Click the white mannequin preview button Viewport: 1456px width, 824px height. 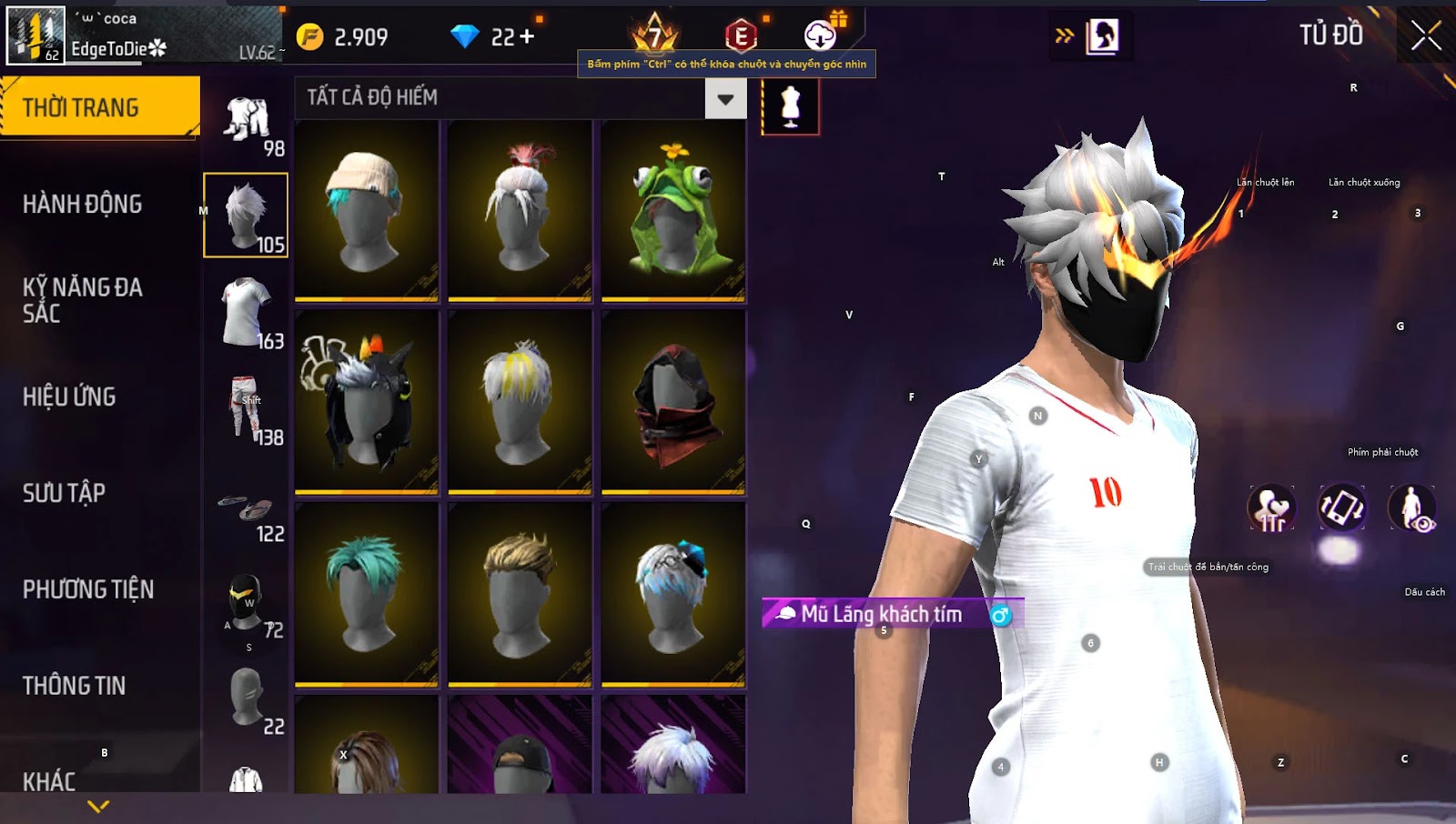pos(790,106)
